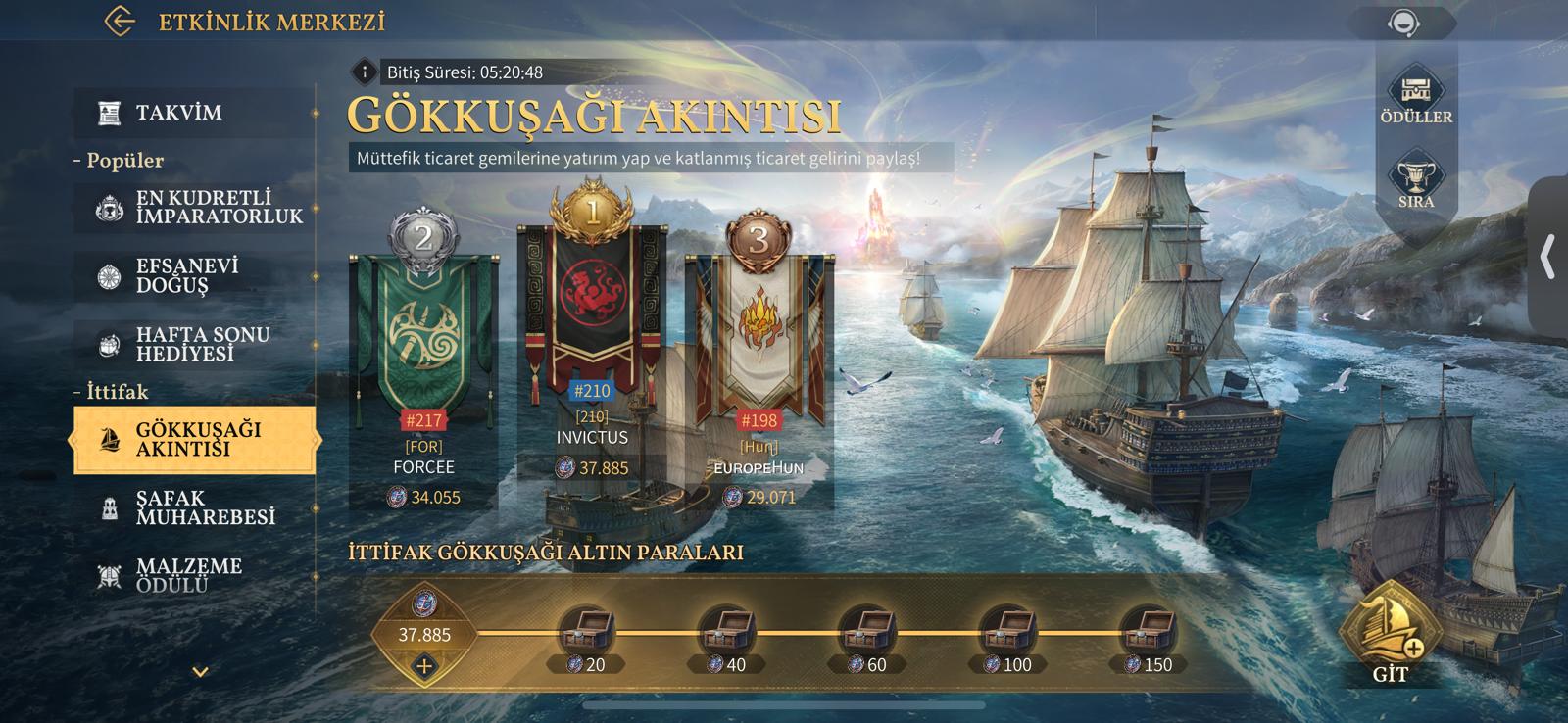View first-place INVICTUS alliance banner
This screenshot has height=723, width=1568.
click(x=592, y=313)
